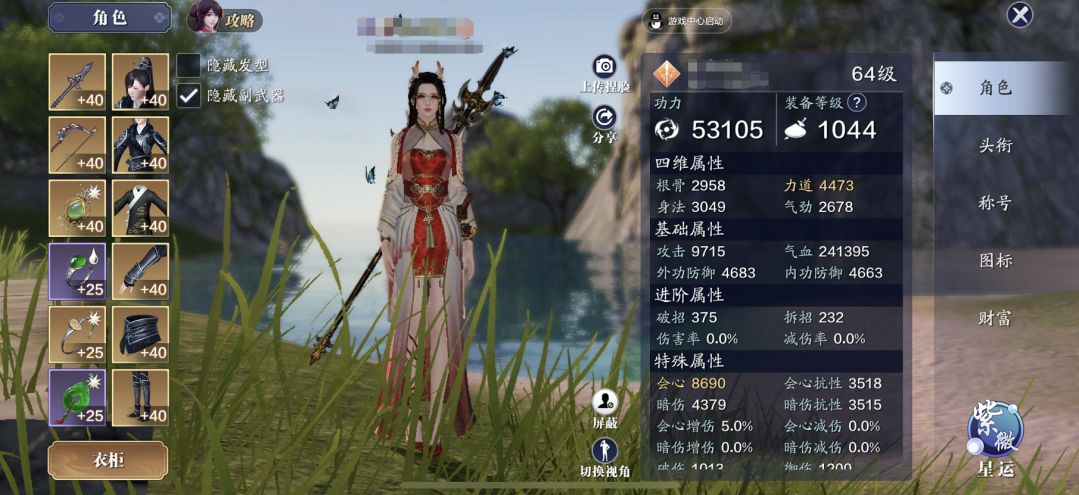Select the black wrist guard slot

tap(140, 271)
